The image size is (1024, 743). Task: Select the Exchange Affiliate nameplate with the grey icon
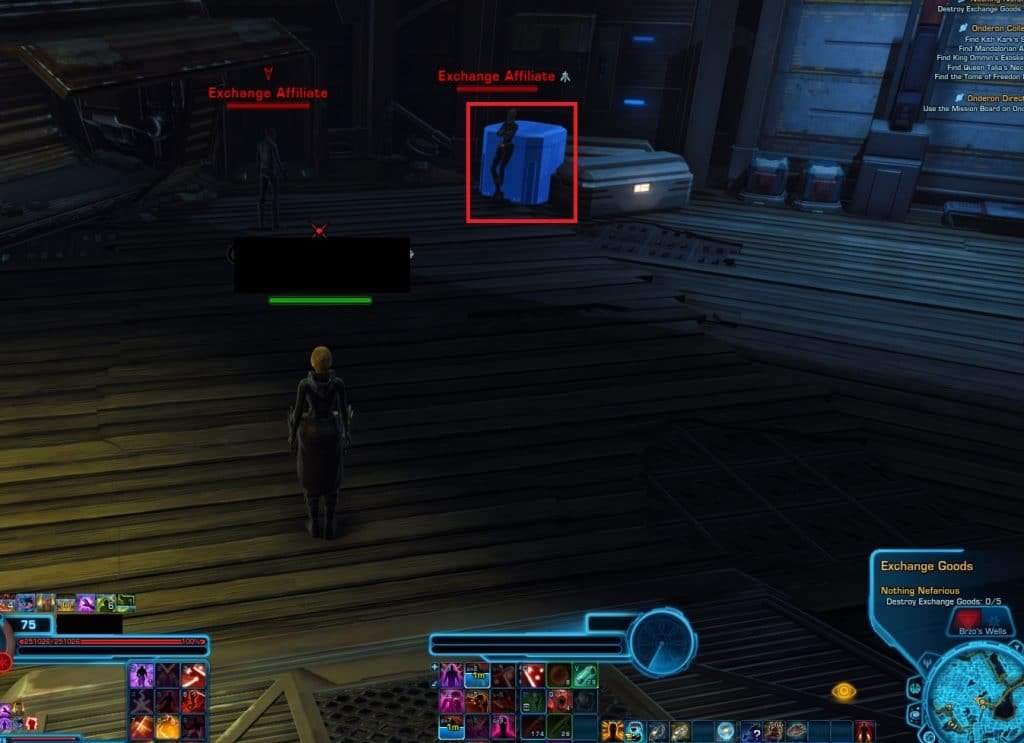point(497,76)
